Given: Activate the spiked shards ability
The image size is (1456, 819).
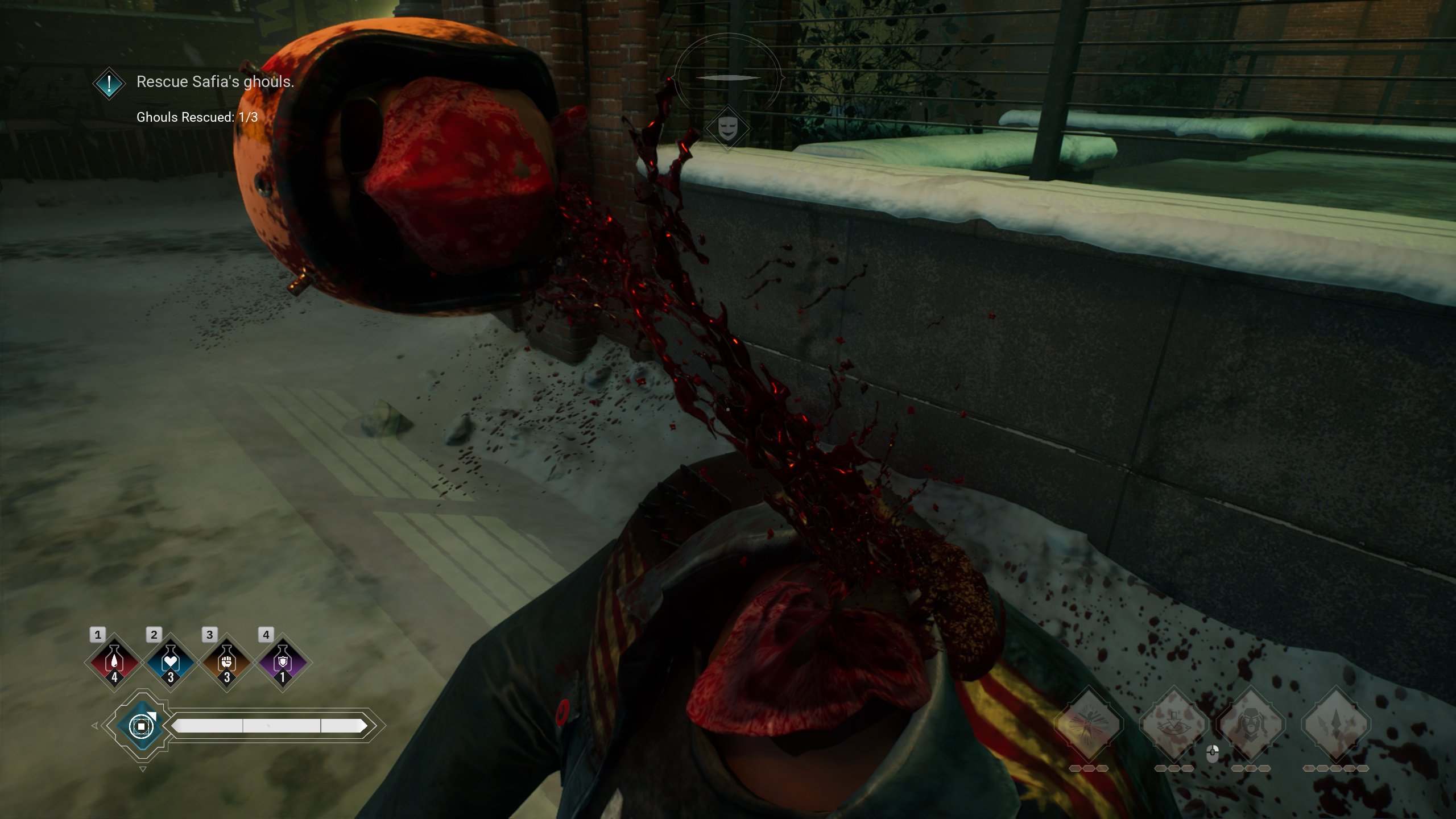Looking at the screenshot, I should (1336, 724).
